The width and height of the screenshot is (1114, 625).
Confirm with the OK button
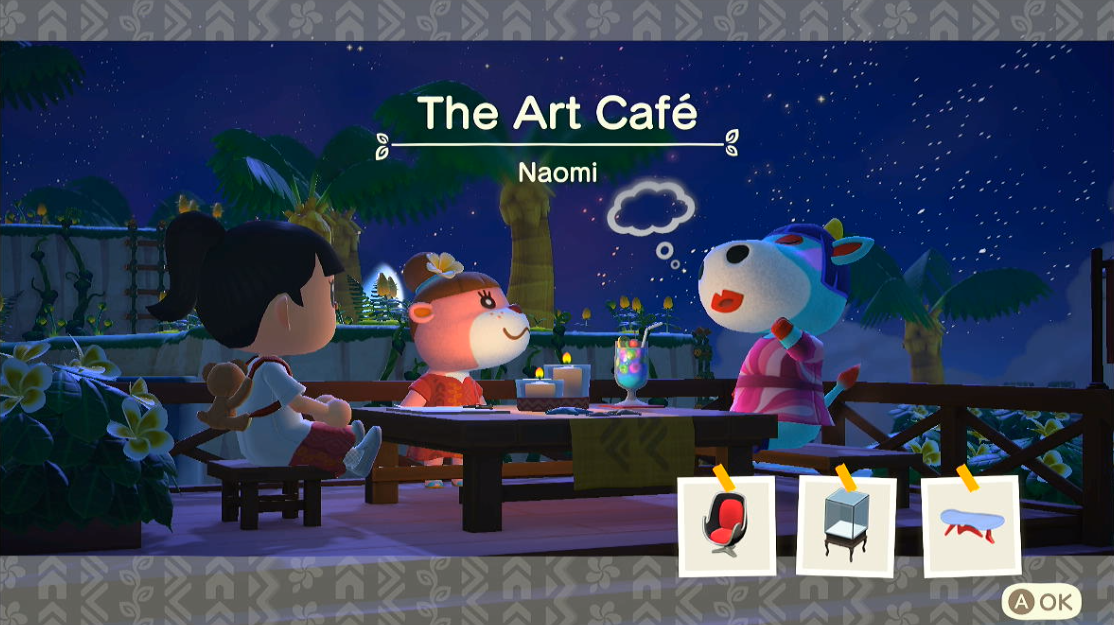coord(1040,601)
